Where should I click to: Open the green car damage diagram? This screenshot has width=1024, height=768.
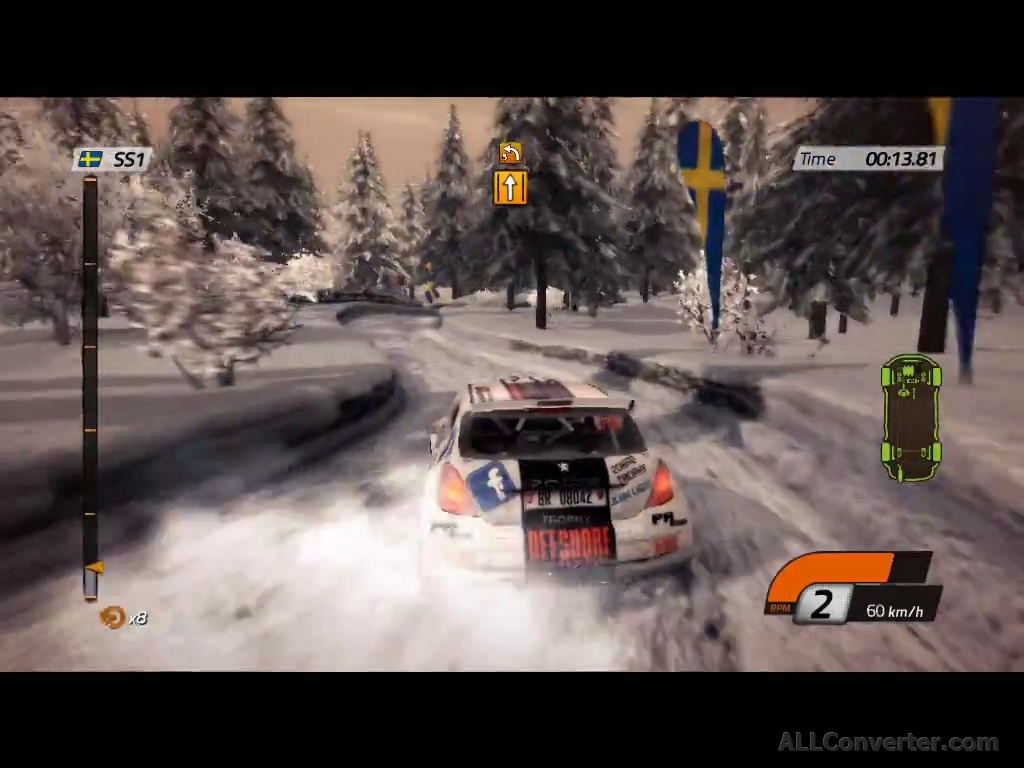911,417
